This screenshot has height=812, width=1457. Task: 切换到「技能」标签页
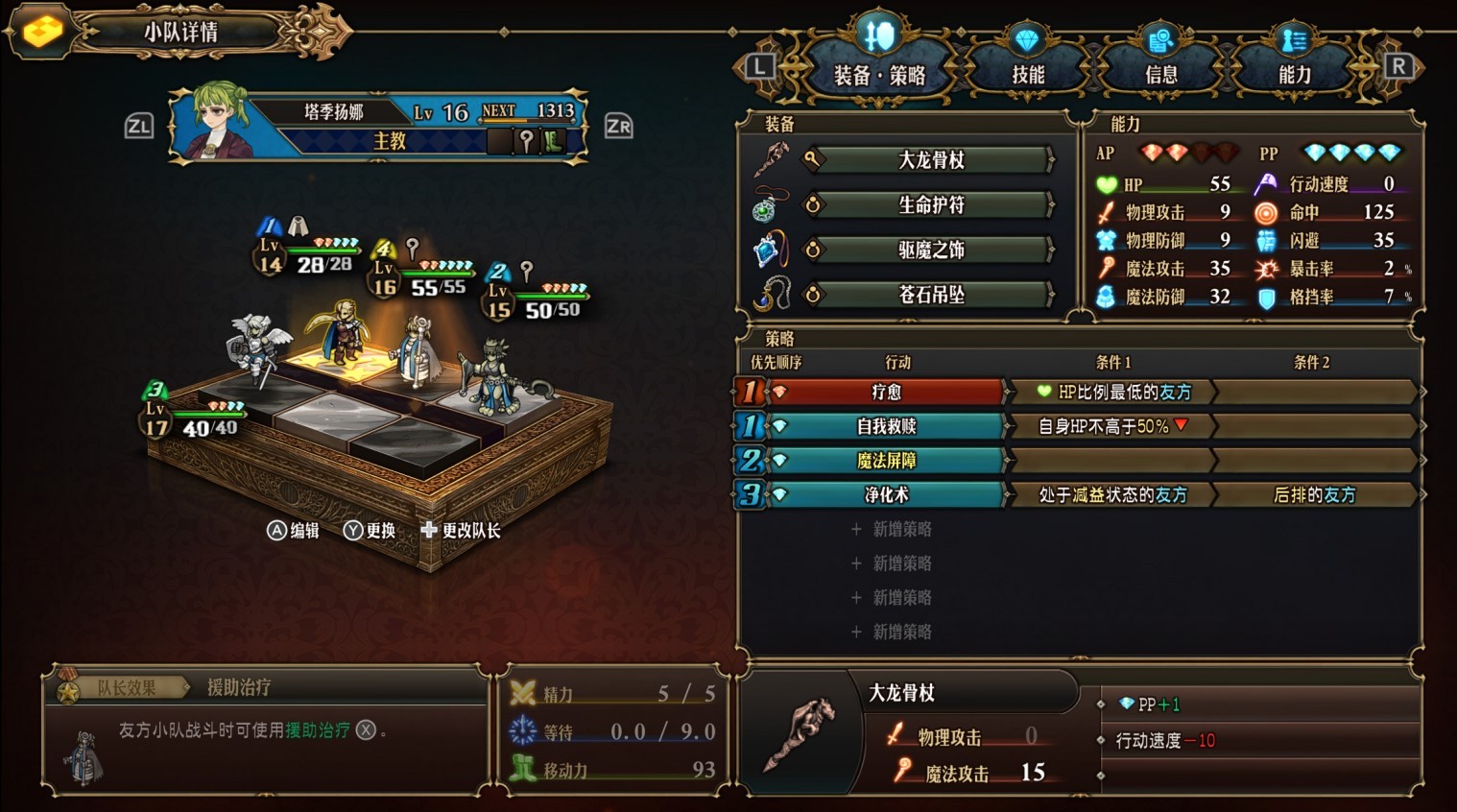(x=1029, y=75)
